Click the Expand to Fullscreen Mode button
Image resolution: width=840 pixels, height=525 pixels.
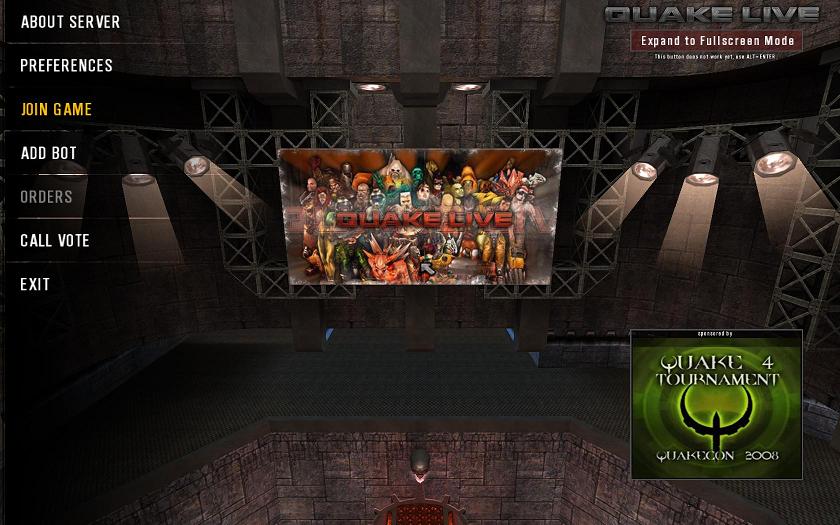[x=717, y=41]
